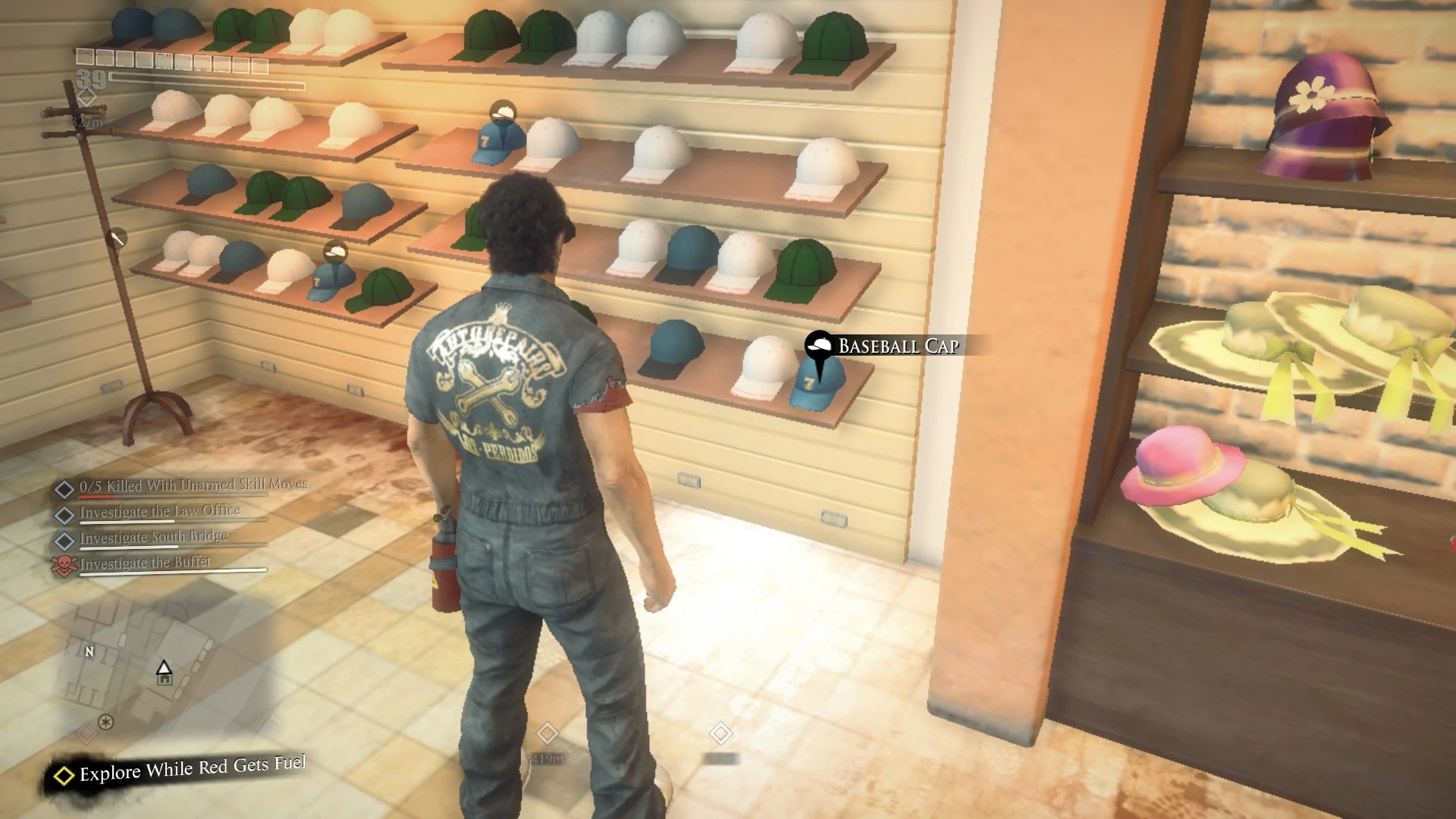Screen dimensions: 1456x819
Task: Toggle the checkbox for Killed With Unarmed Skill Moves
Action: click(x=64, y=487)
